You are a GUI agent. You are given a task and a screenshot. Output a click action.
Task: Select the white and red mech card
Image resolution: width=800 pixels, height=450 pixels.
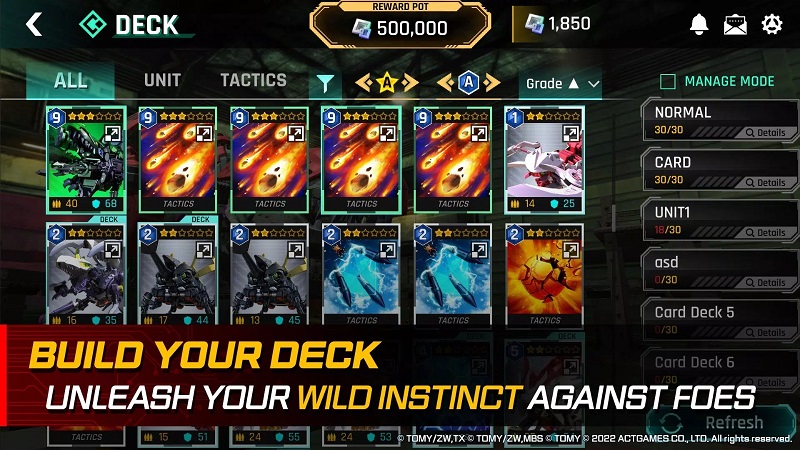[545, 158]
